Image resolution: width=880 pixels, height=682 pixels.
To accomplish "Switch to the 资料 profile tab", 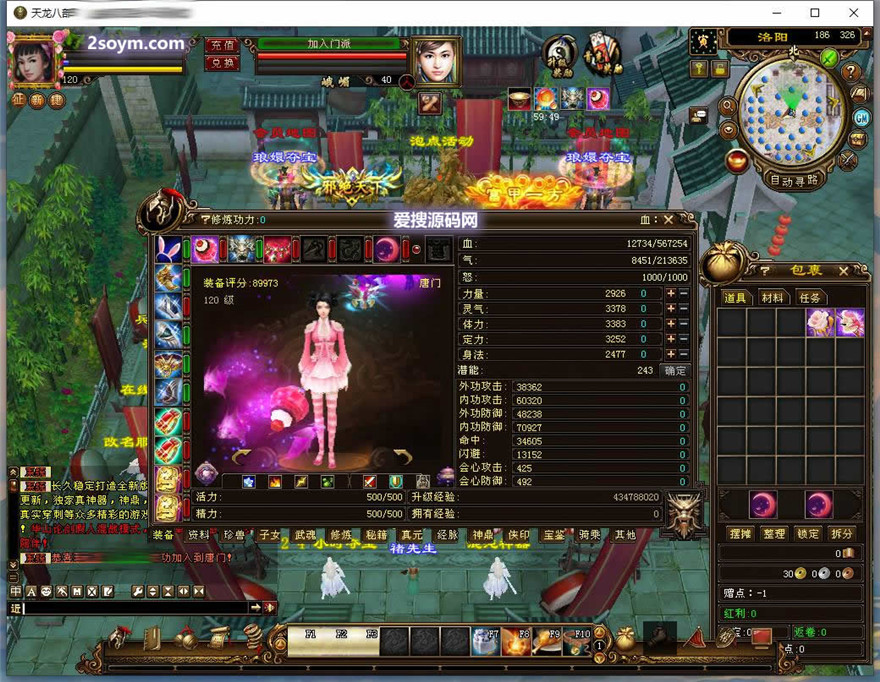I will pyautogui.click(x=199, y=535).
